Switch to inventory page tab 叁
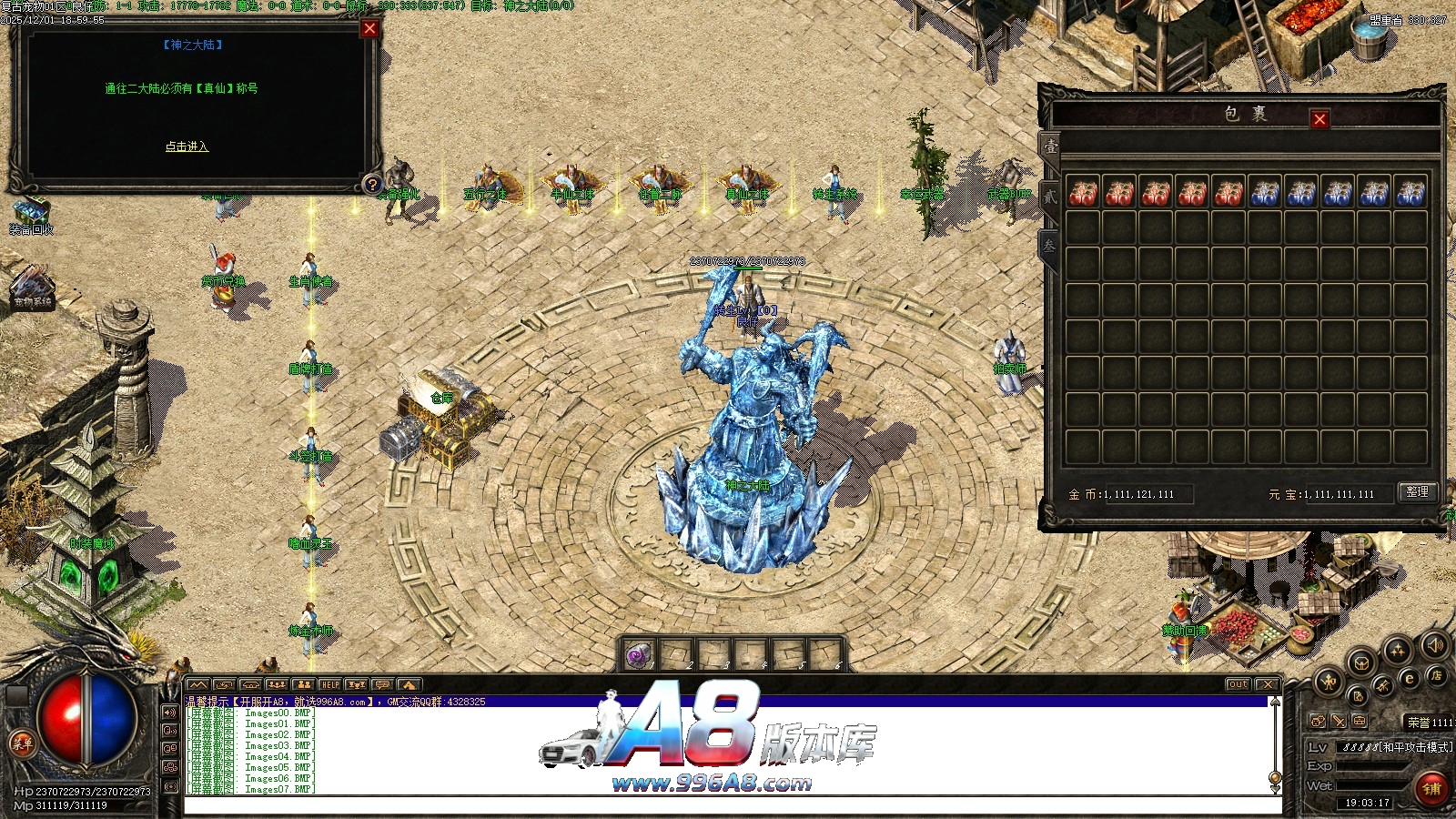 (x=1049, y=246)
